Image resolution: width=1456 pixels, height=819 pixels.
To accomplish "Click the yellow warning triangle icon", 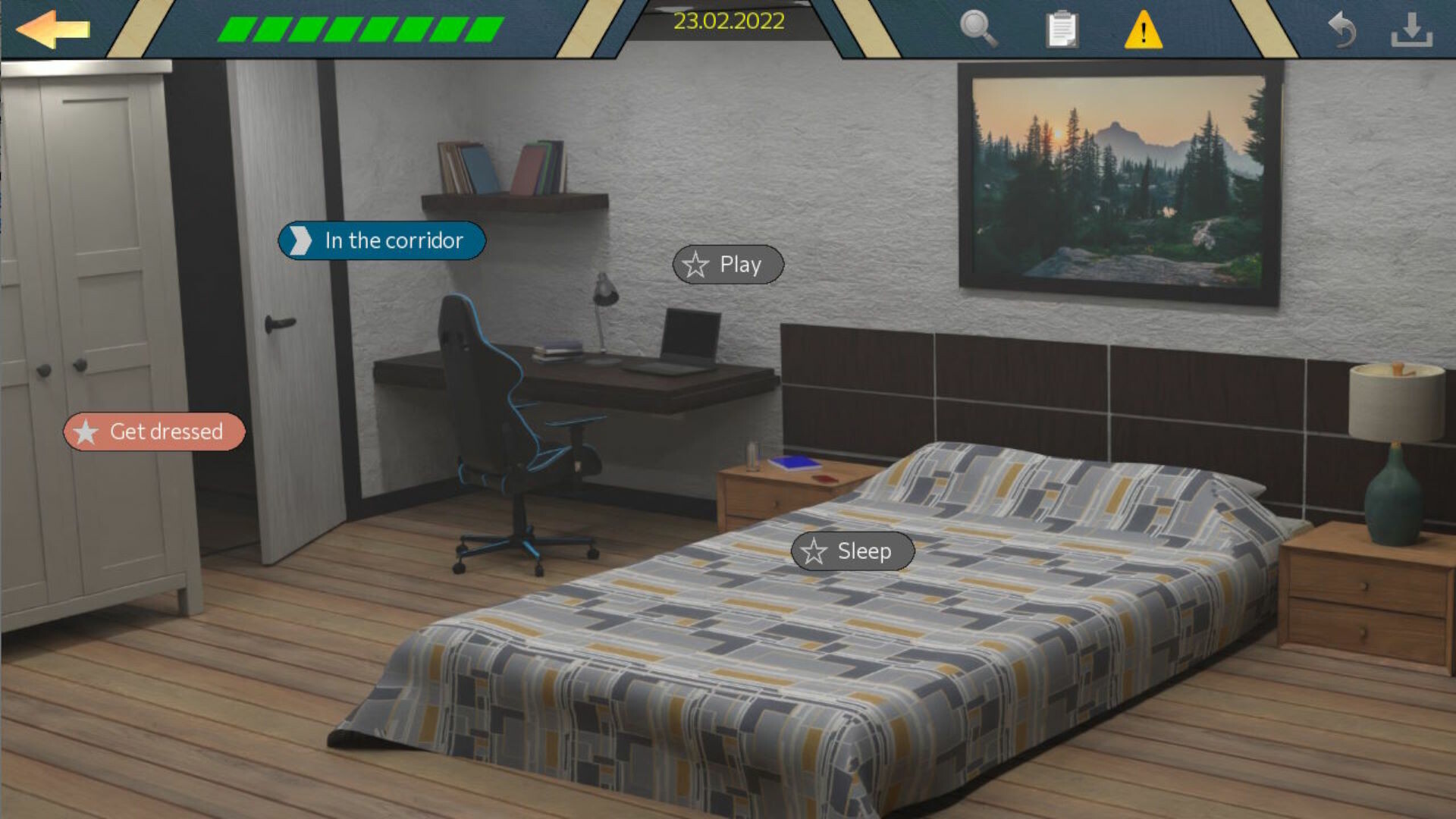I will 1144,30.
